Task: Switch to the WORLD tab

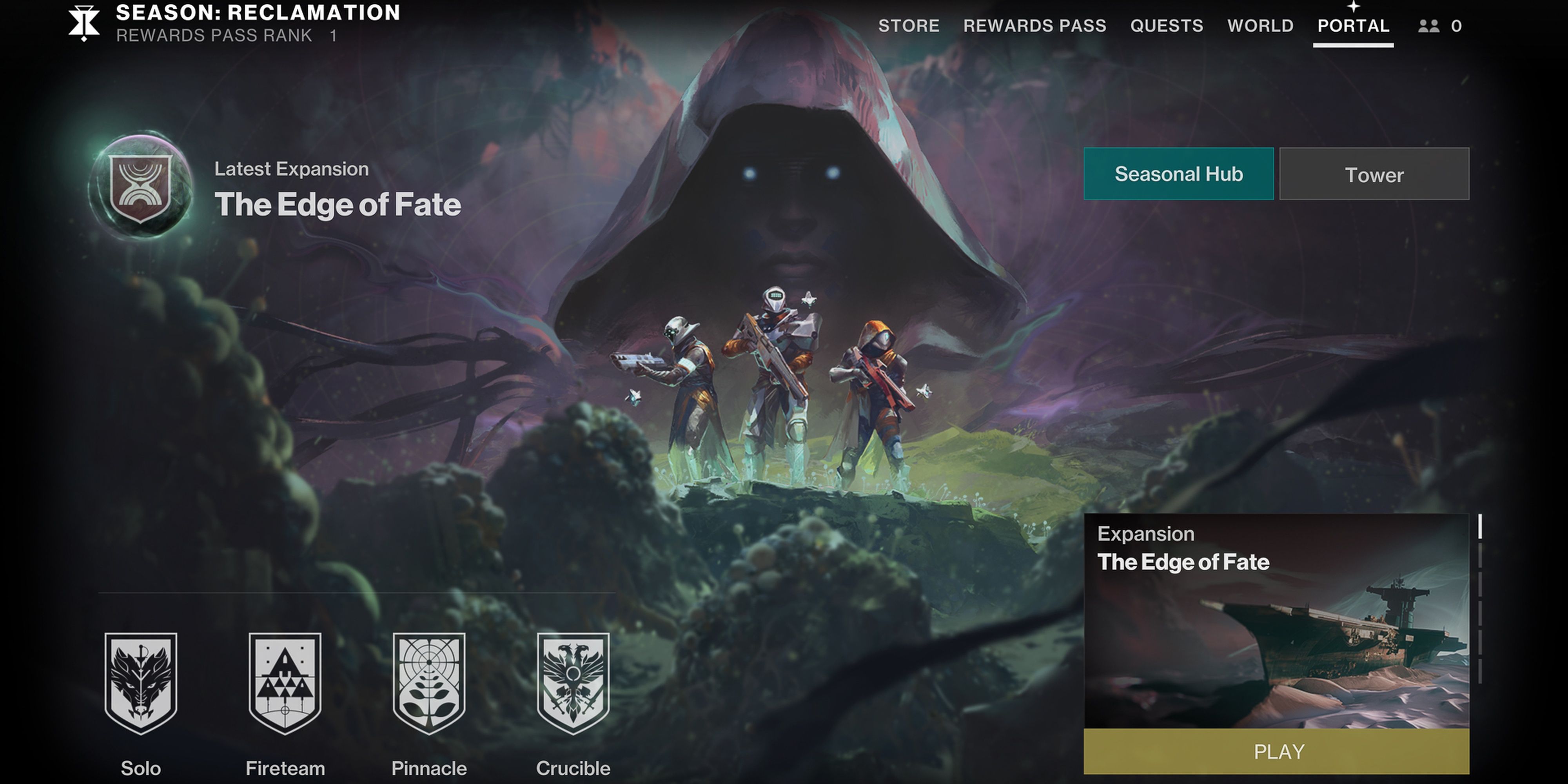Action: pyautogui.click(x=1261, y=26)
